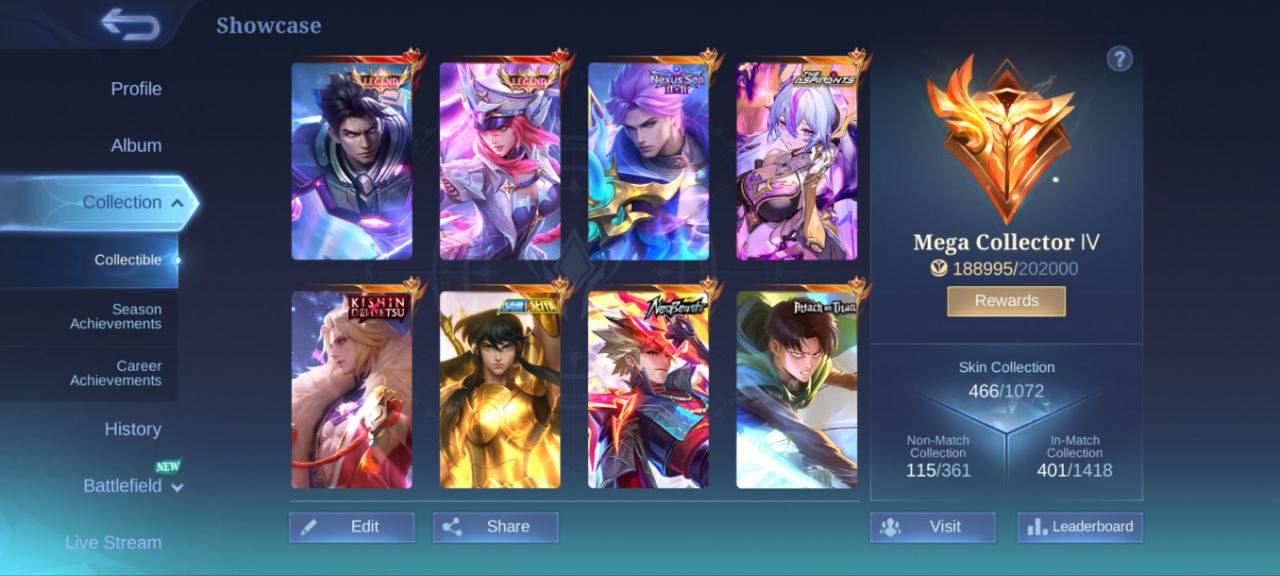Screen dimensions: 1280x576
Task: Open the Live Stream tab
Action: pyautogui.click(x=113, y=542)
